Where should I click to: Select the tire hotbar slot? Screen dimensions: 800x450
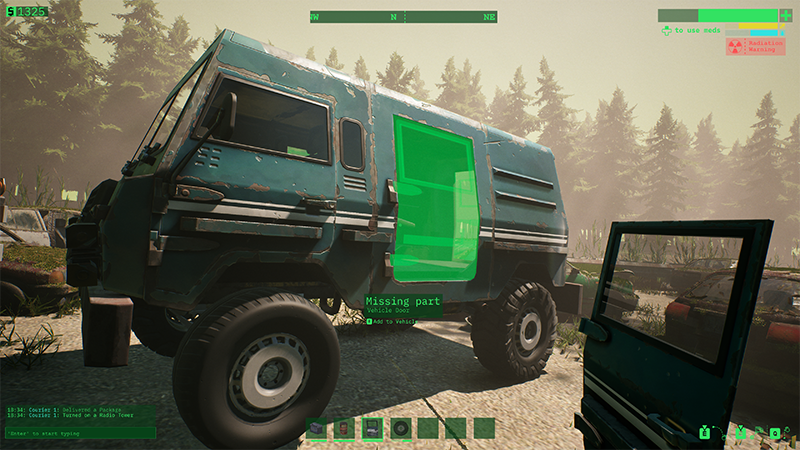[400, 428]
